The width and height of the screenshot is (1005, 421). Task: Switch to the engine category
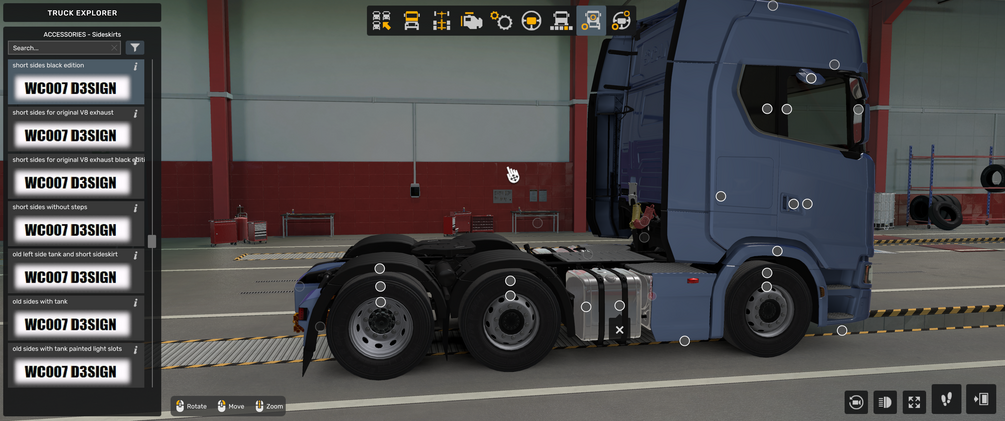(471, 20)
